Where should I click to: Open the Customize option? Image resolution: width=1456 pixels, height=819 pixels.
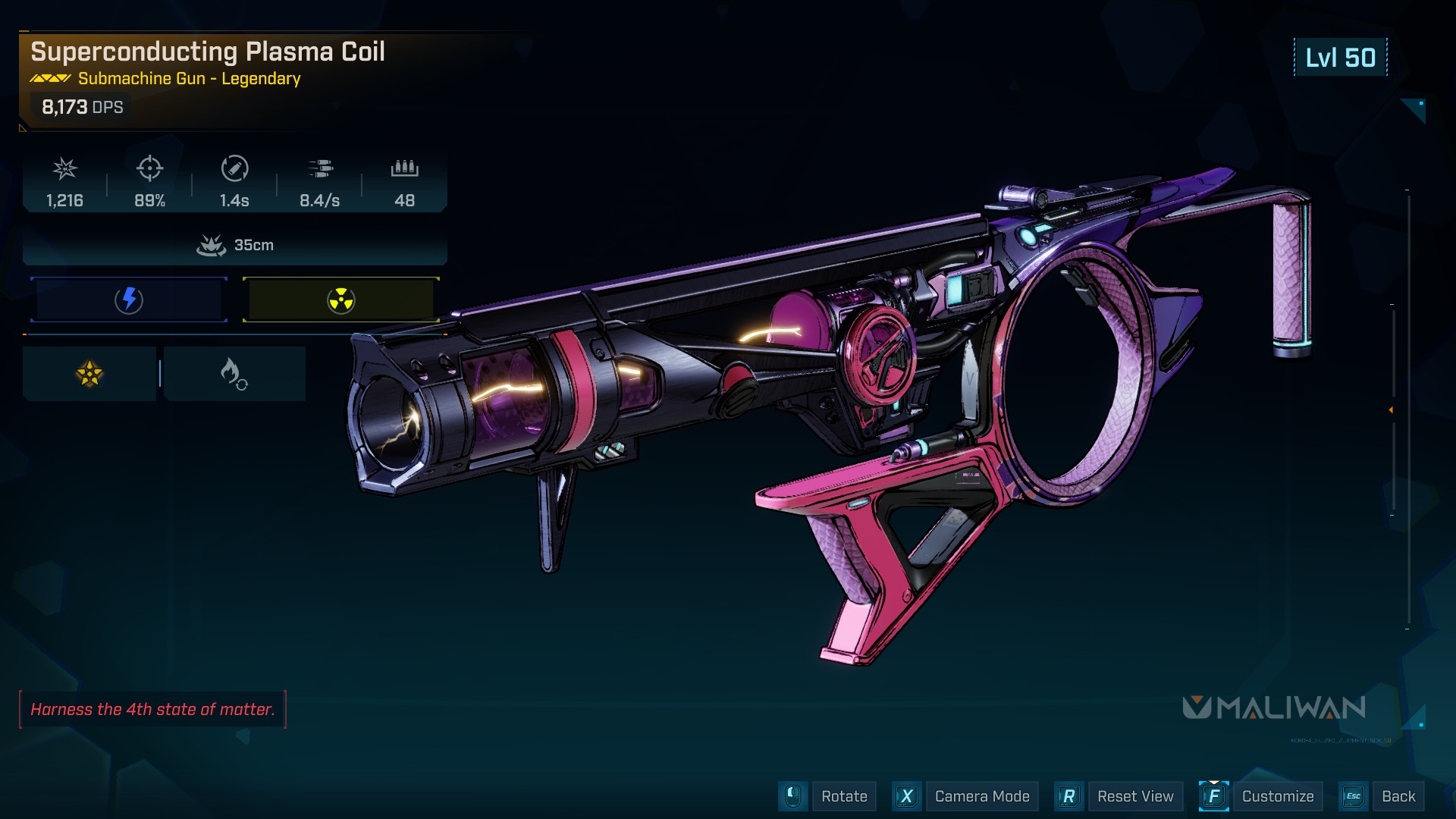tap(1277, 796)
